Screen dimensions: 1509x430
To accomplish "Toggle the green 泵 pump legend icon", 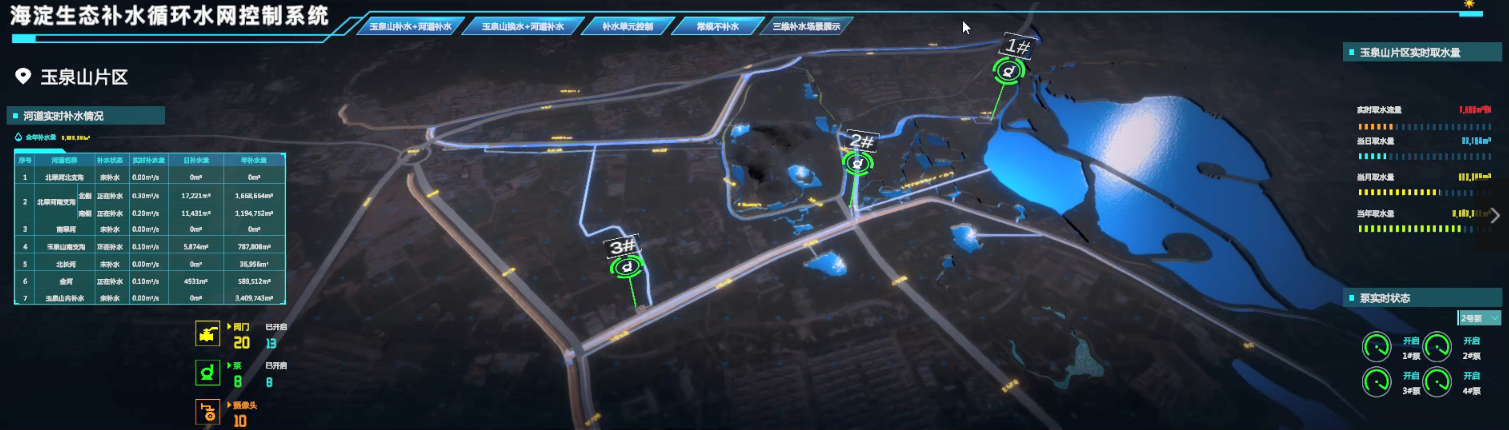I will 208,373.
